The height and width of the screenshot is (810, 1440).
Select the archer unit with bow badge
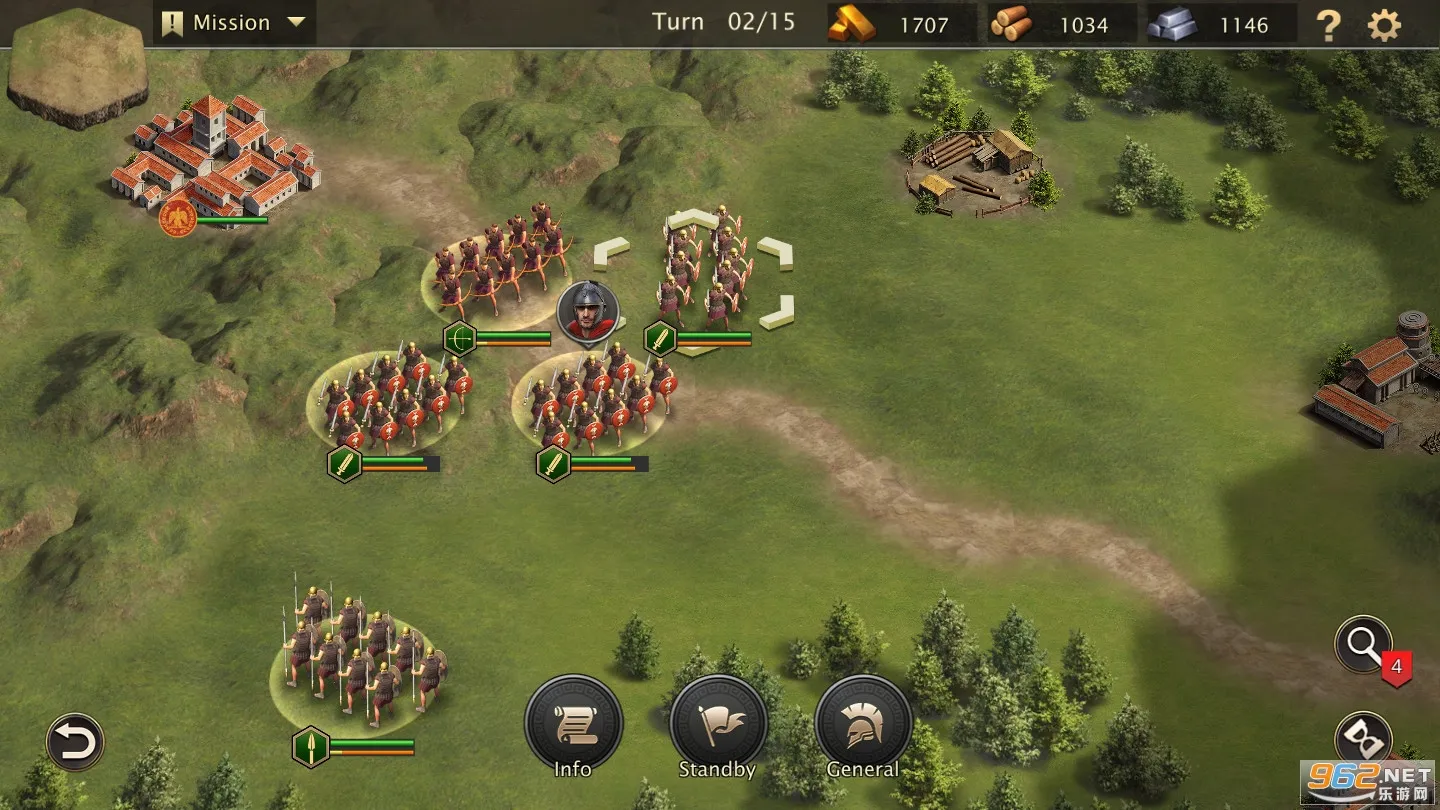coord(497,265)
